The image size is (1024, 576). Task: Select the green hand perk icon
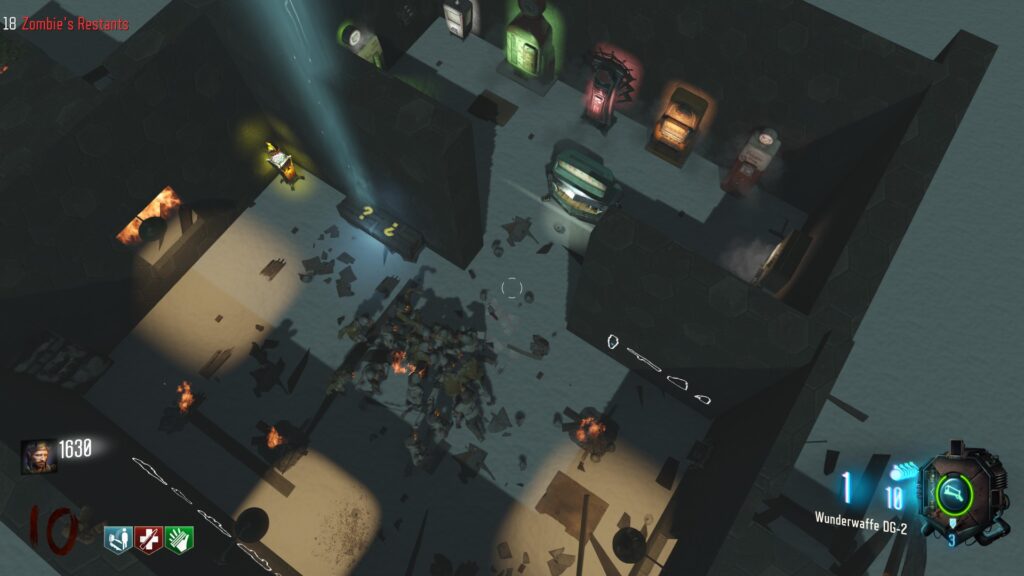click(180, 538)
